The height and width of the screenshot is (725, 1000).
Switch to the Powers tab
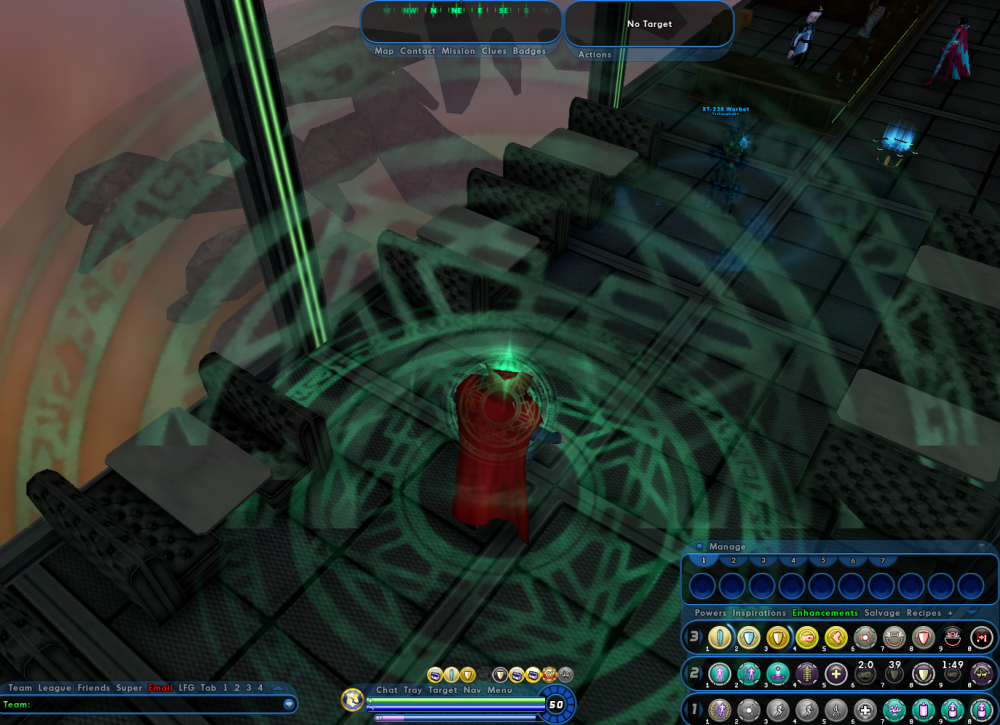pos(710,613)
